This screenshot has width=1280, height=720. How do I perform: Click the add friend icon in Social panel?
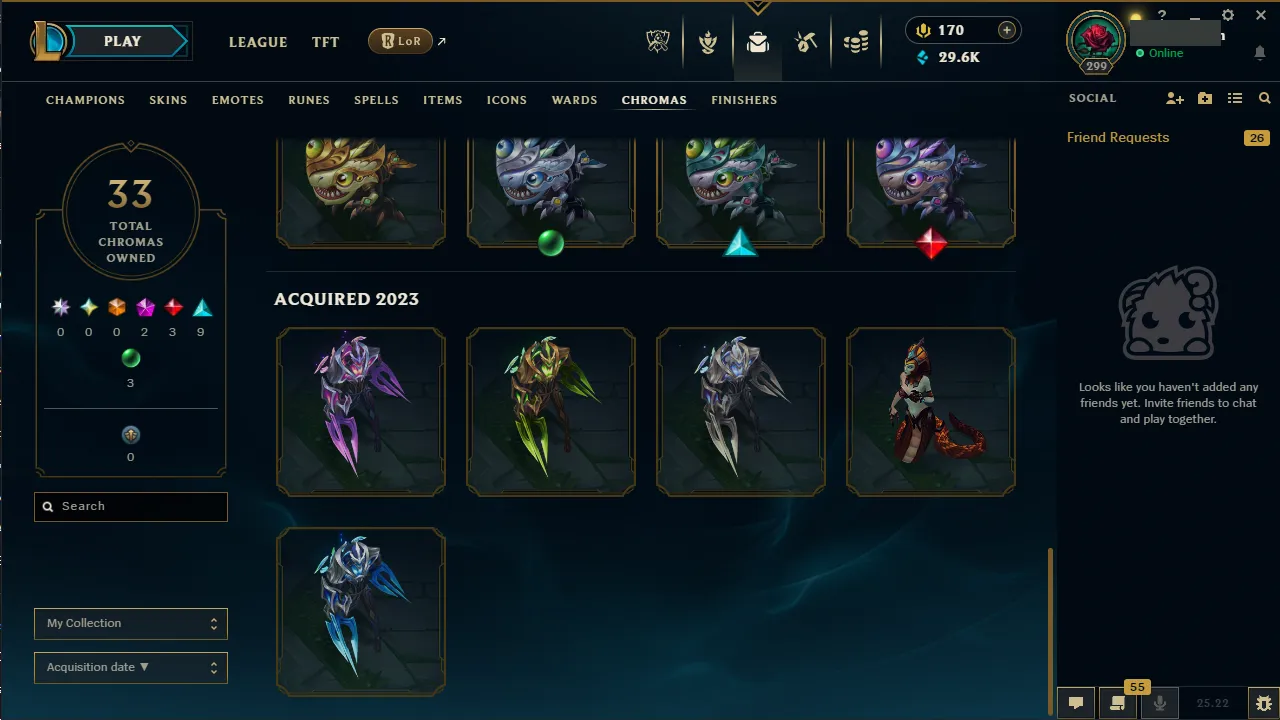[x=1175, y=98]
